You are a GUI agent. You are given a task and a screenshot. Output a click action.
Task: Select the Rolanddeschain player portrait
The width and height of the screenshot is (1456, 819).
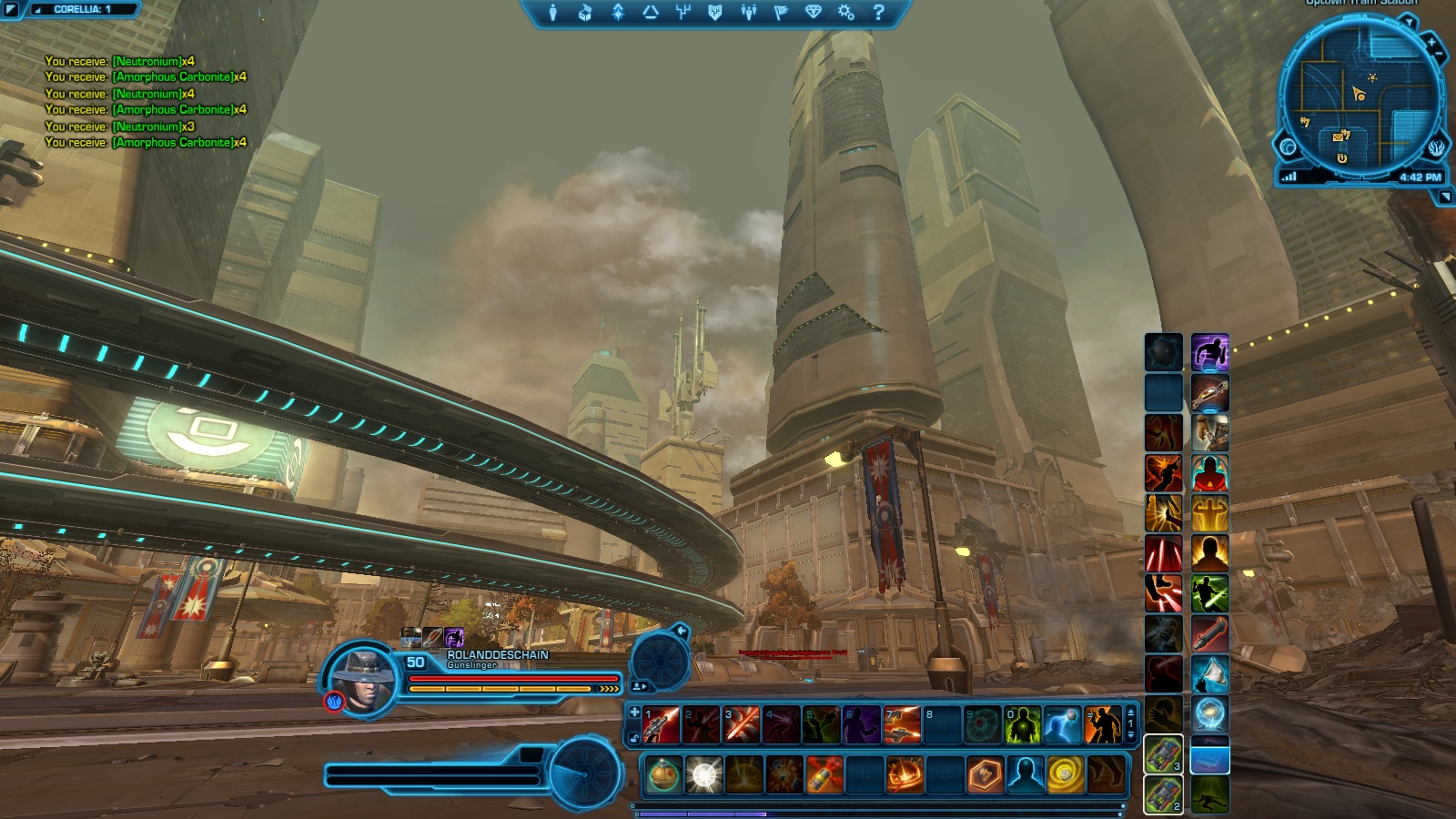(362, 678)
